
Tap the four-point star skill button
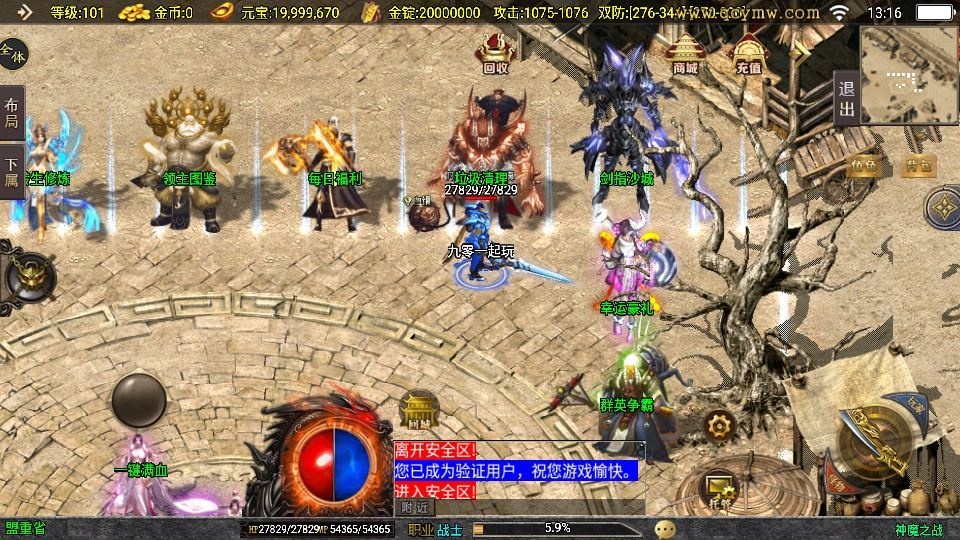click(x=943, y=209)
